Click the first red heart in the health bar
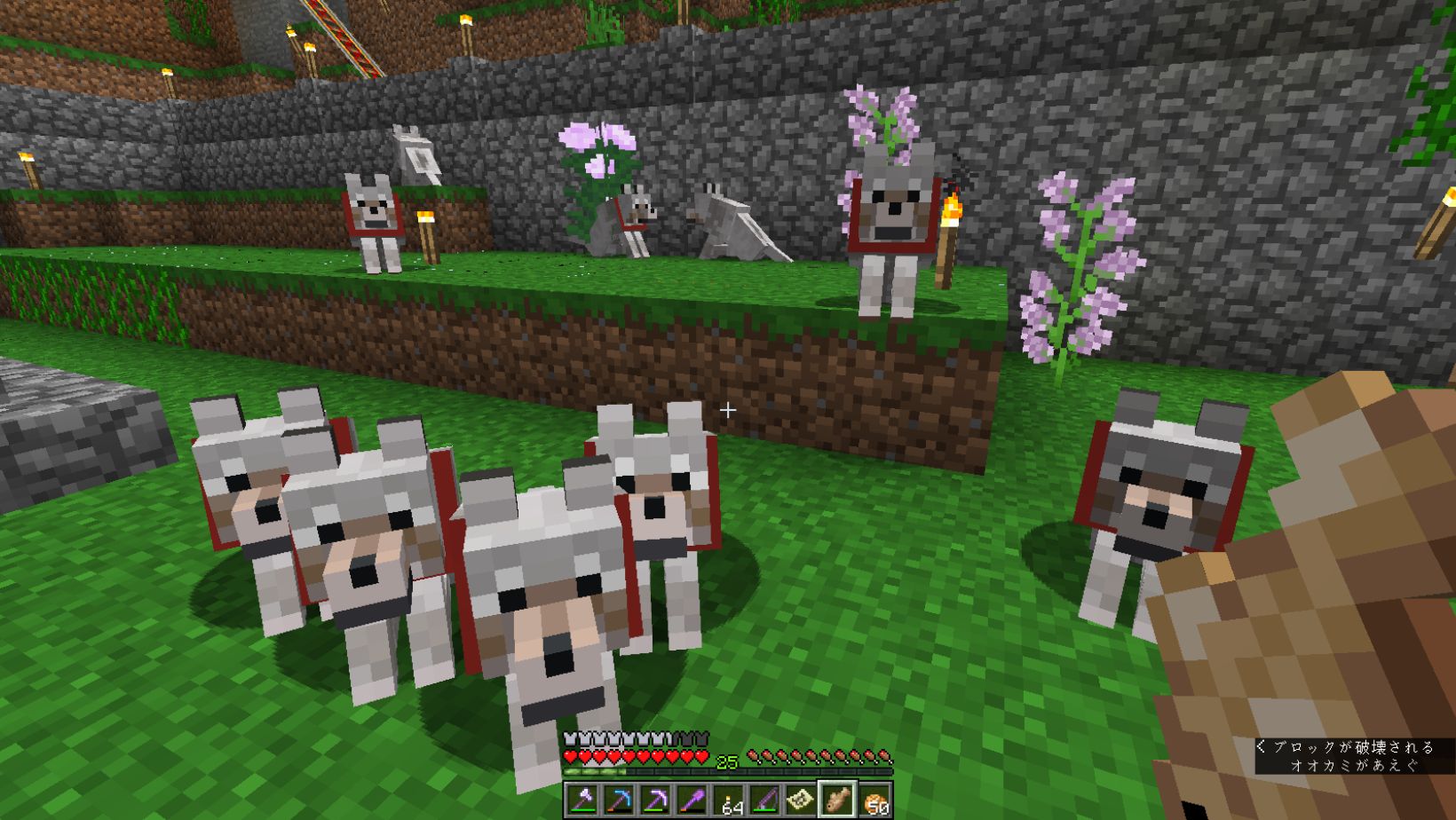Viewport: 1456px width, 820px height. click(x=569, y=755)
